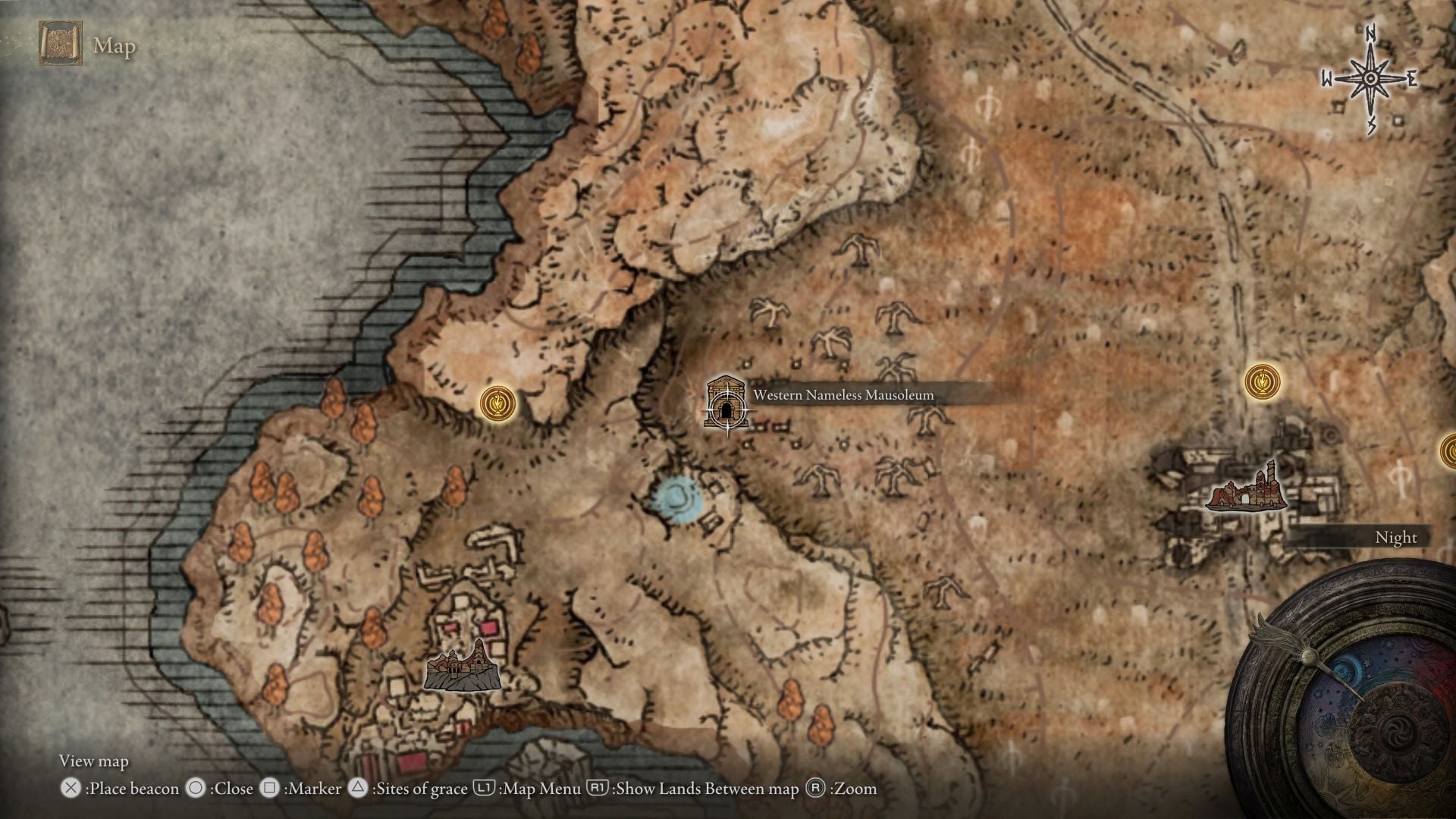The height and width of the screenshot is (819, 1456).
Task: Click the compass rose in the top-right corner
Action: 1370,76
